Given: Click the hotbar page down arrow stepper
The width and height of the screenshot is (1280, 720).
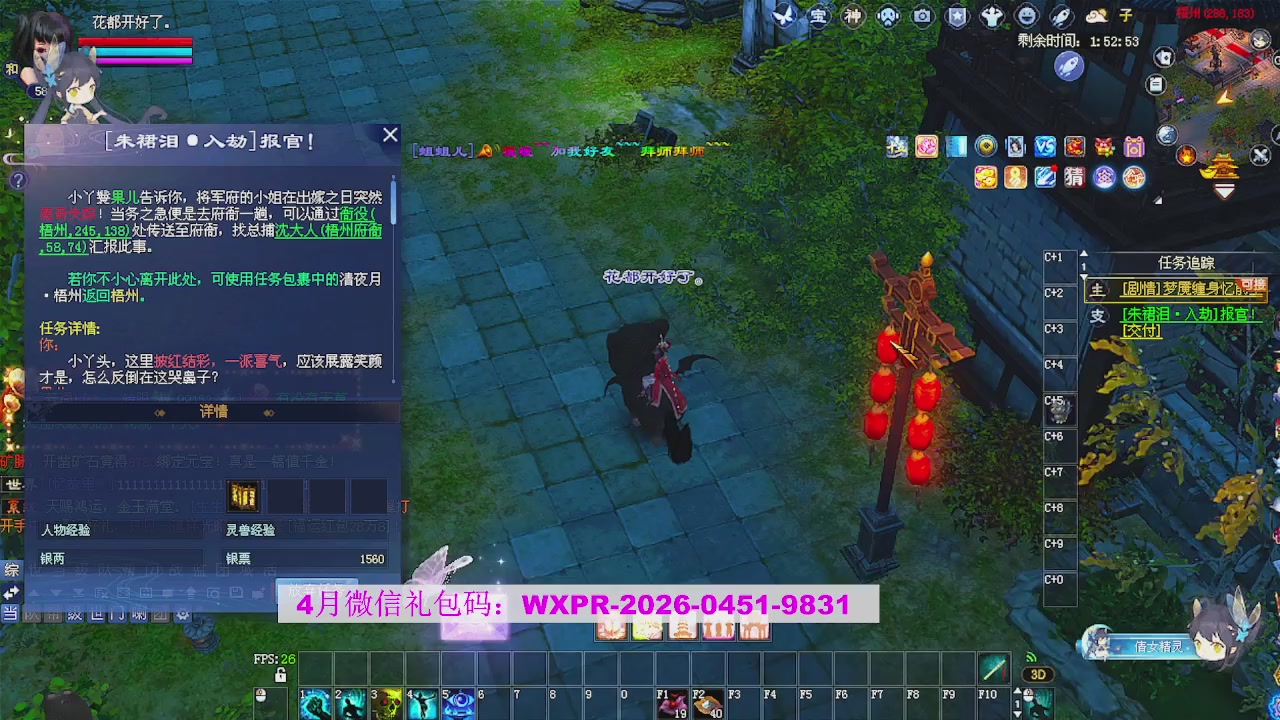Looking at the screenshot, I should point(1017,714).
